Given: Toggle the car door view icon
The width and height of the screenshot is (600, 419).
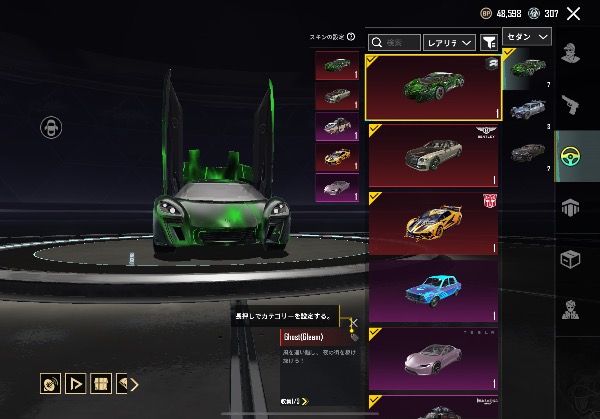Looking at the screenshot, I should click(x=50, y=127).
